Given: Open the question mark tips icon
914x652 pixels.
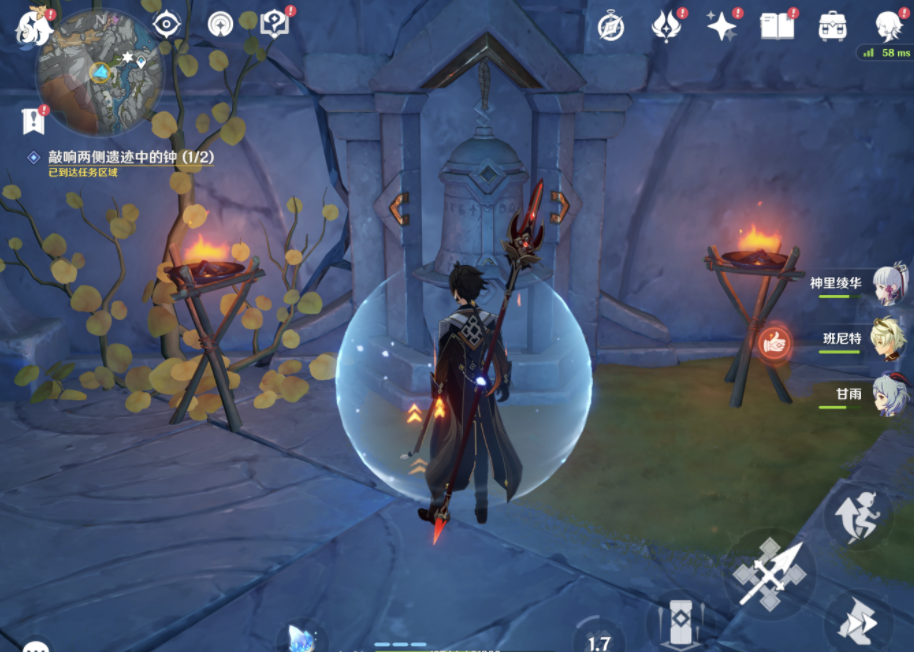Looking at the screenshot, I should coord(273,24).
